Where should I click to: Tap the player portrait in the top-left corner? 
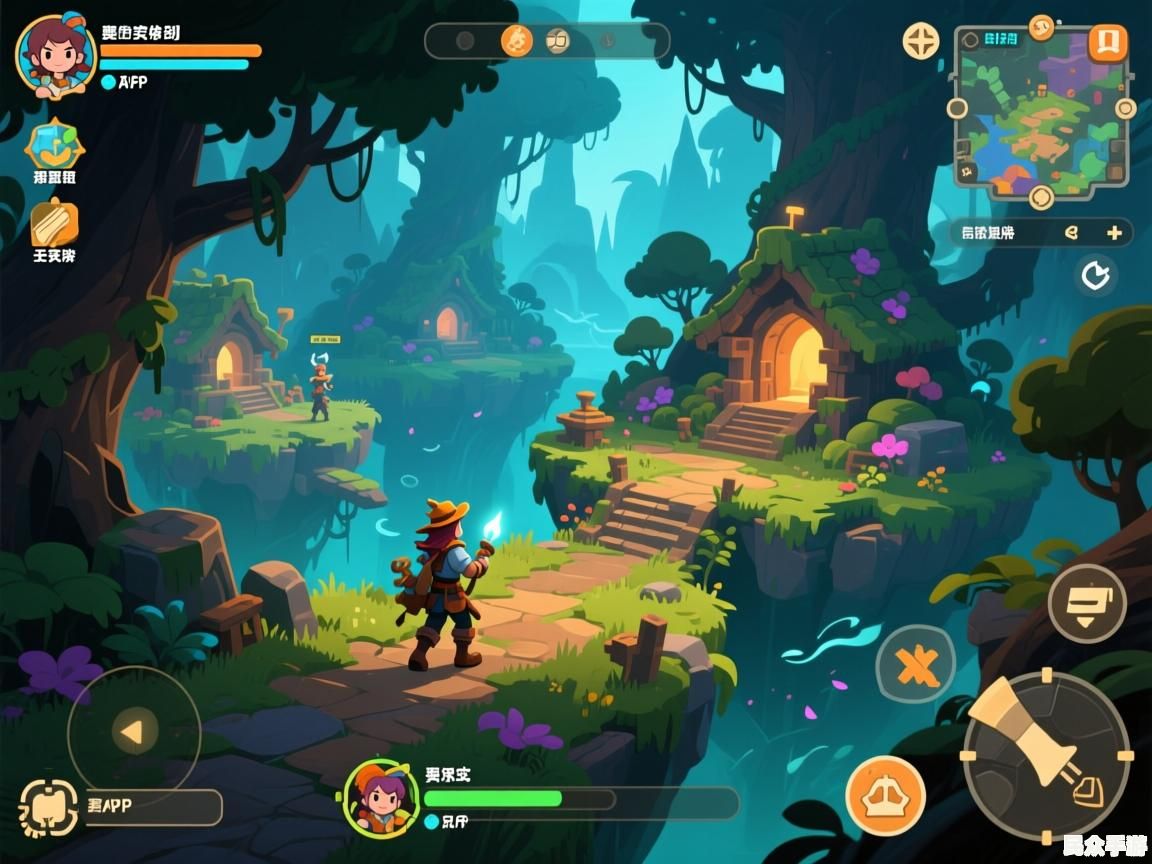[55, 55]
